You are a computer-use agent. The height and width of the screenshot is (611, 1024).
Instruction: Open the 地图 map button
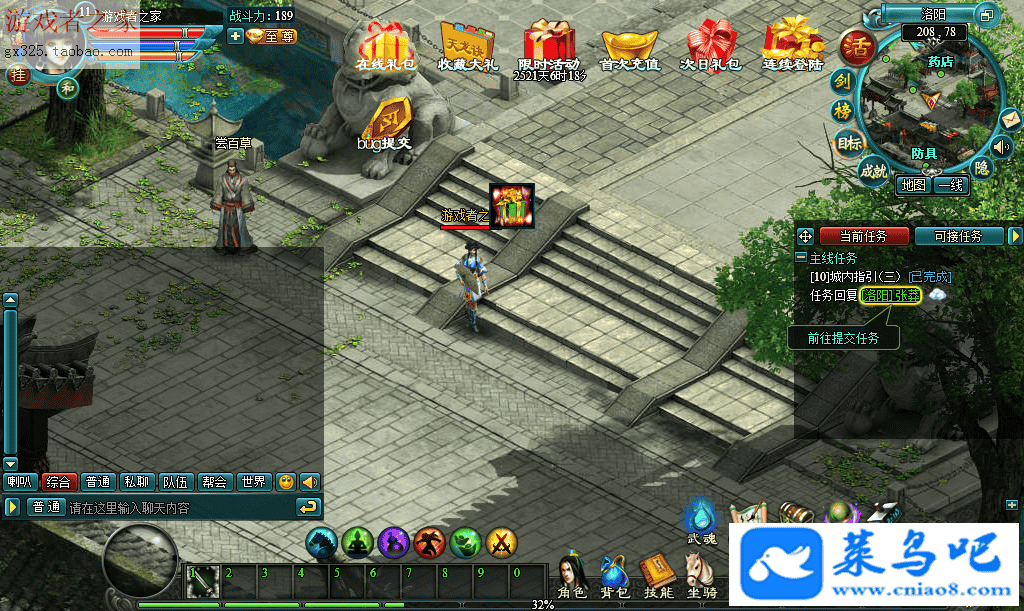click(x=913, y=185)
